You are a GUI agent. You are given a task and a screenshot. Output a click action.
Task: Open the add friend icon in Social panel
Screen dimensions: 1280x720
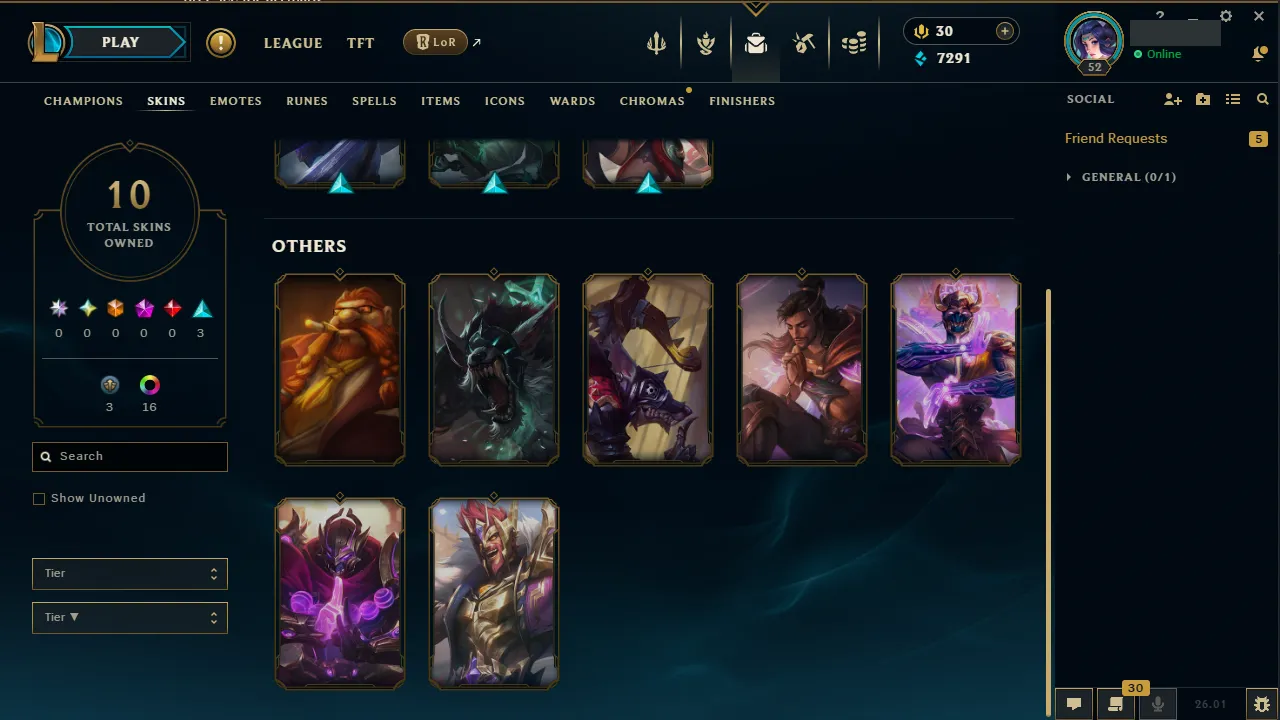click(x=1172, y=99)
